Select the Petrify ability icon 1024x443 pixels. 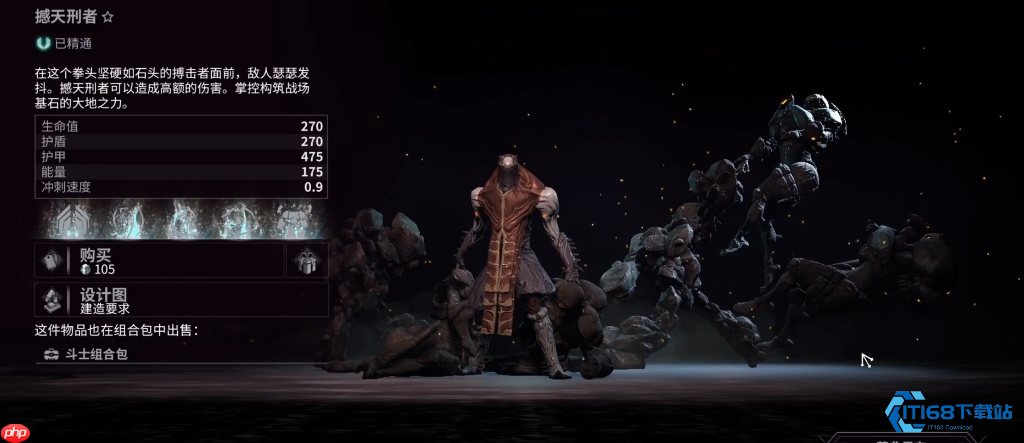point(236,218)
